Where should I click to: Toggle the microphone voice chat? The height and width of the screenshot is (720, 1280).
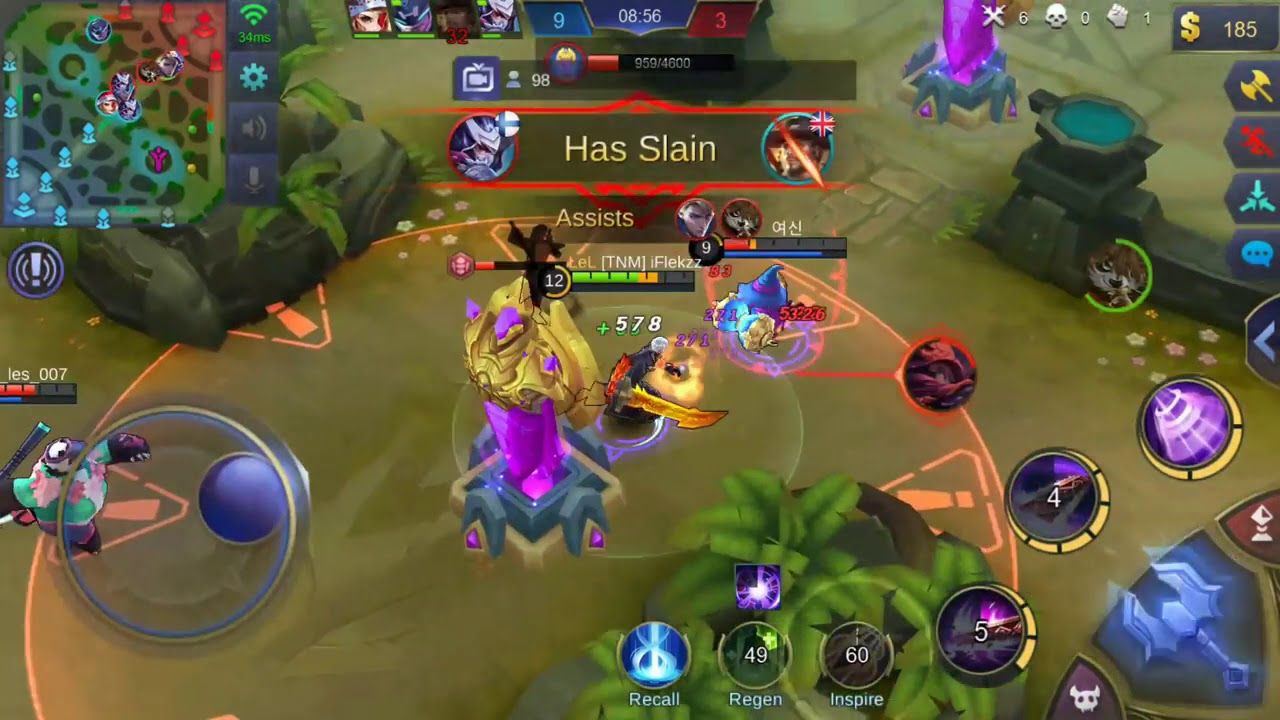254,180
